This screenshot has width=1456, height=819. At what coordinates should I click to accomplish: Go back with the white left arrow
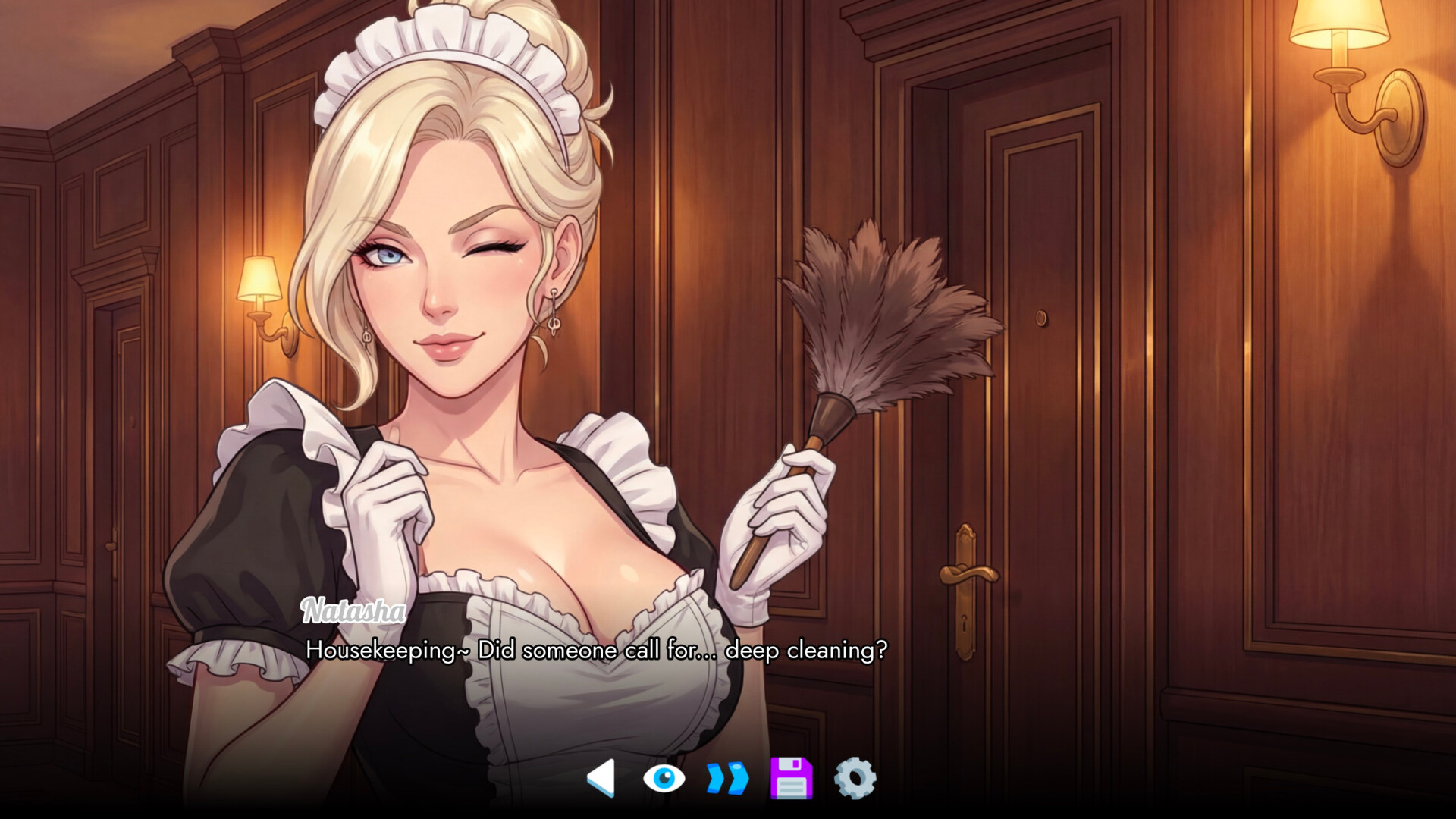(x=602, y=778)
